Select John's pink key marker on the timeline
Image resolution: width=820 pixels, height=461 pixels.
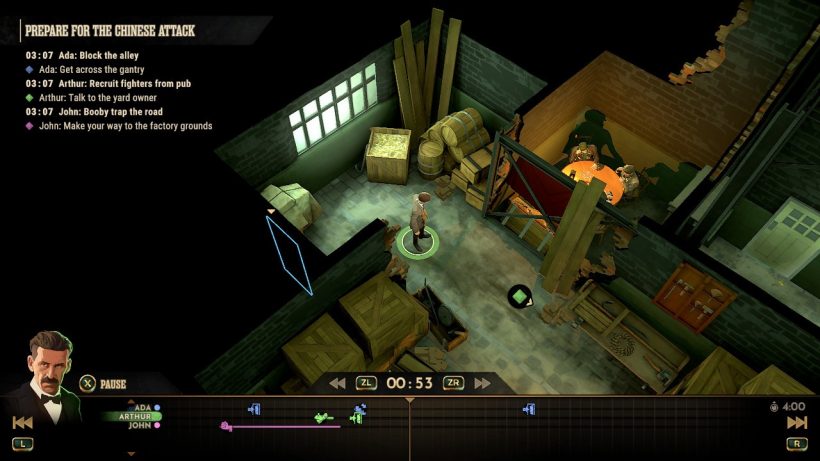pos(226,427)
